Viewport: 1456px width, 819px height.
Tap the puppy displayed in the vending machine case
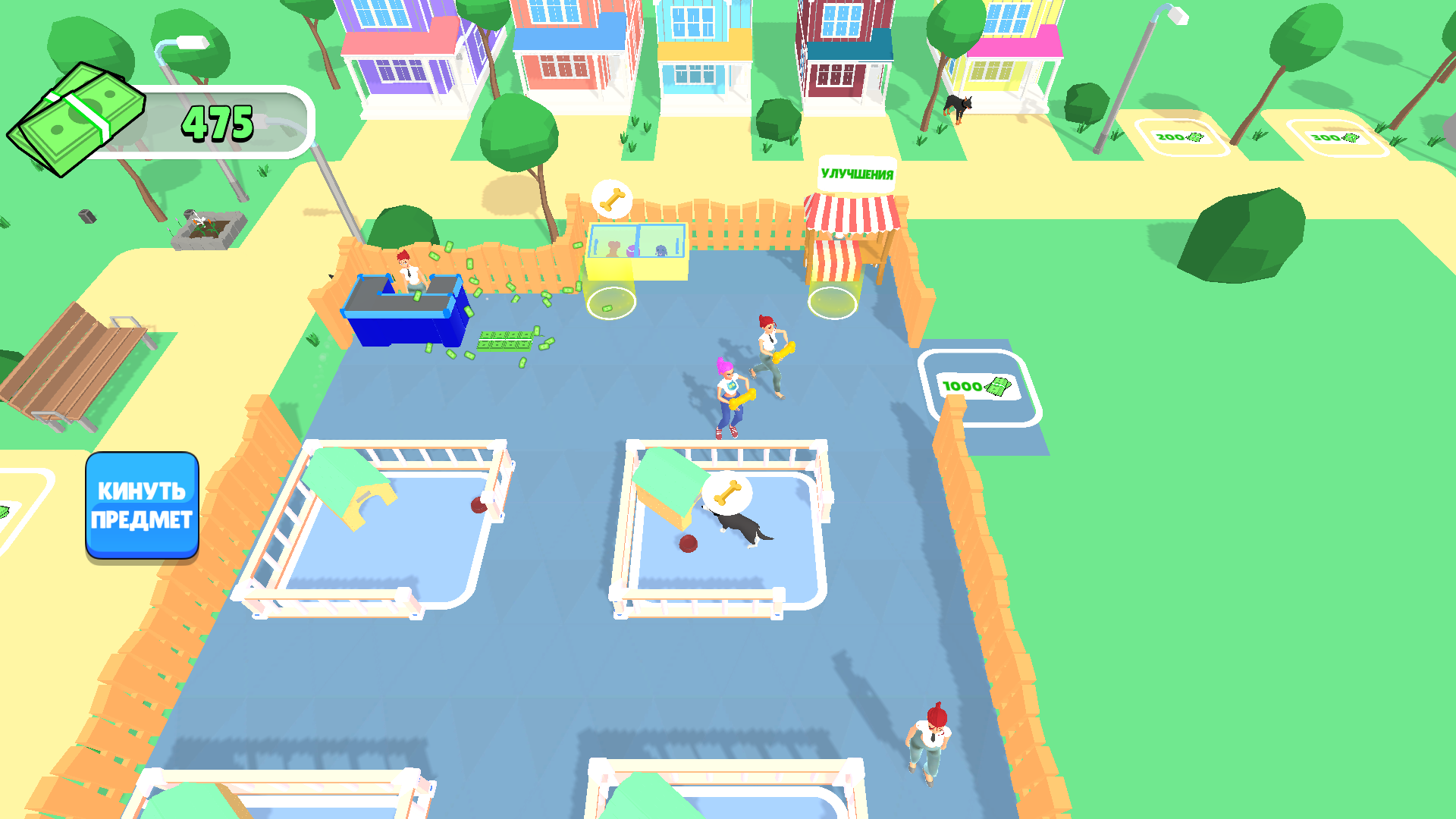tap(661, 250)
